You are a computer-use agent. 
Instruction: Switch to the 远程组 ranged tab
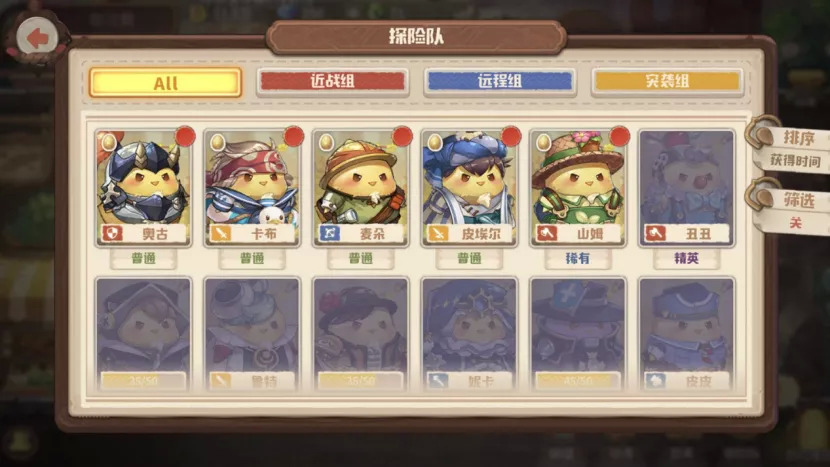click(x=500, y=82)
